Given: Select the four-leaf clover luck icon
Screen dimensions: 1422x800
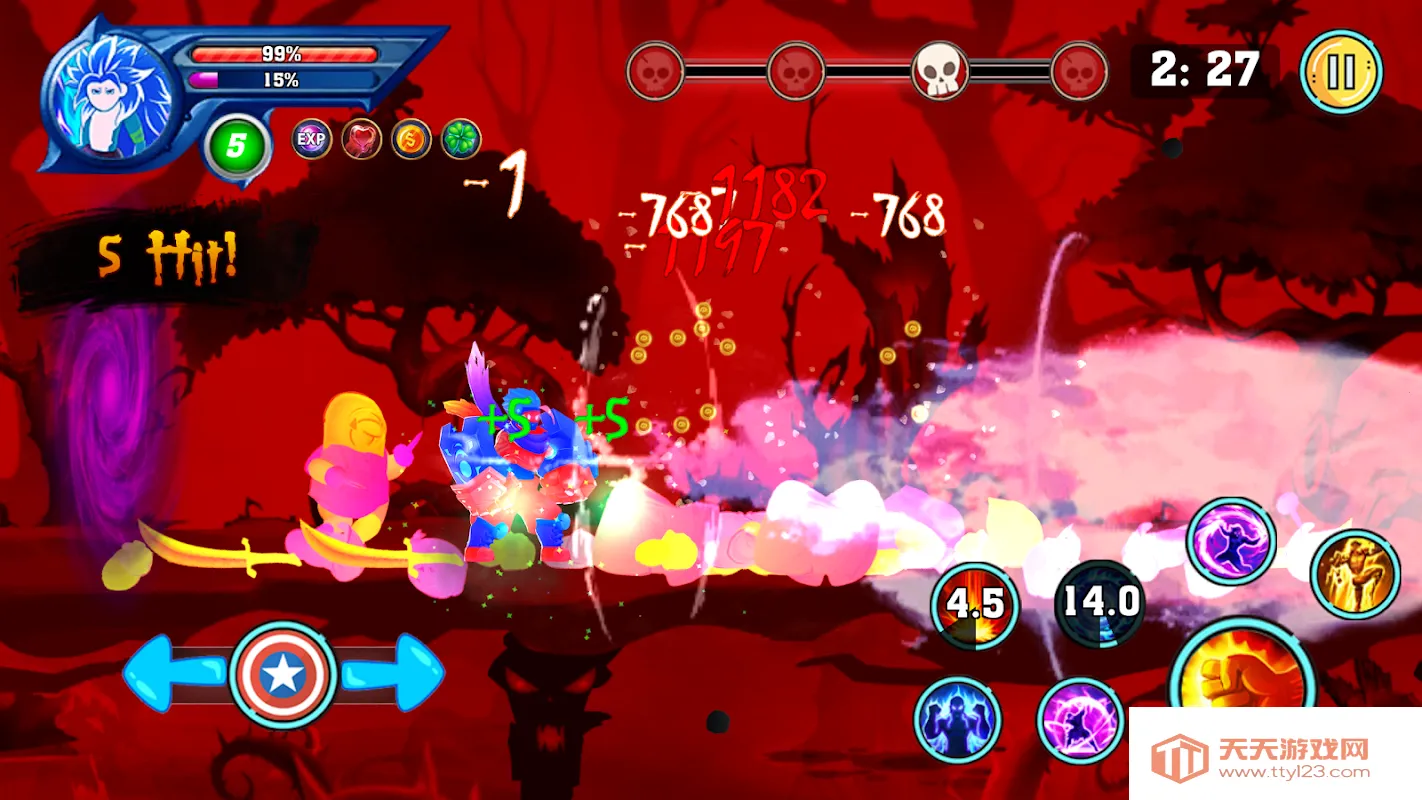Looking at the screenshot, I should click(x=461, y=139).
